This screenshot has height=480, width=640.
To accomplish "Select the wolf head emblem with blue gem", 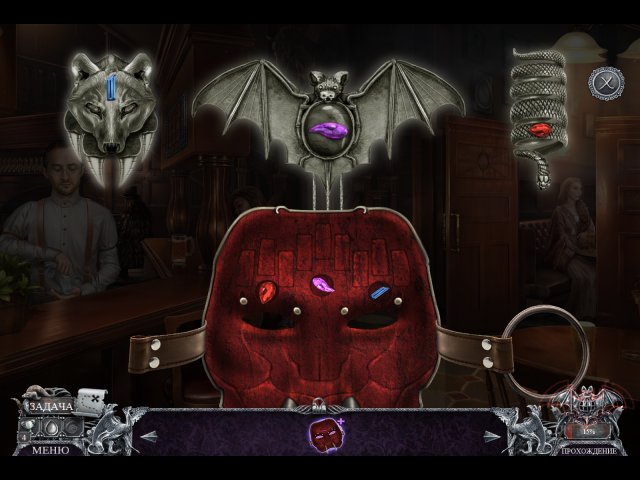I will click(x=111, y=113).
